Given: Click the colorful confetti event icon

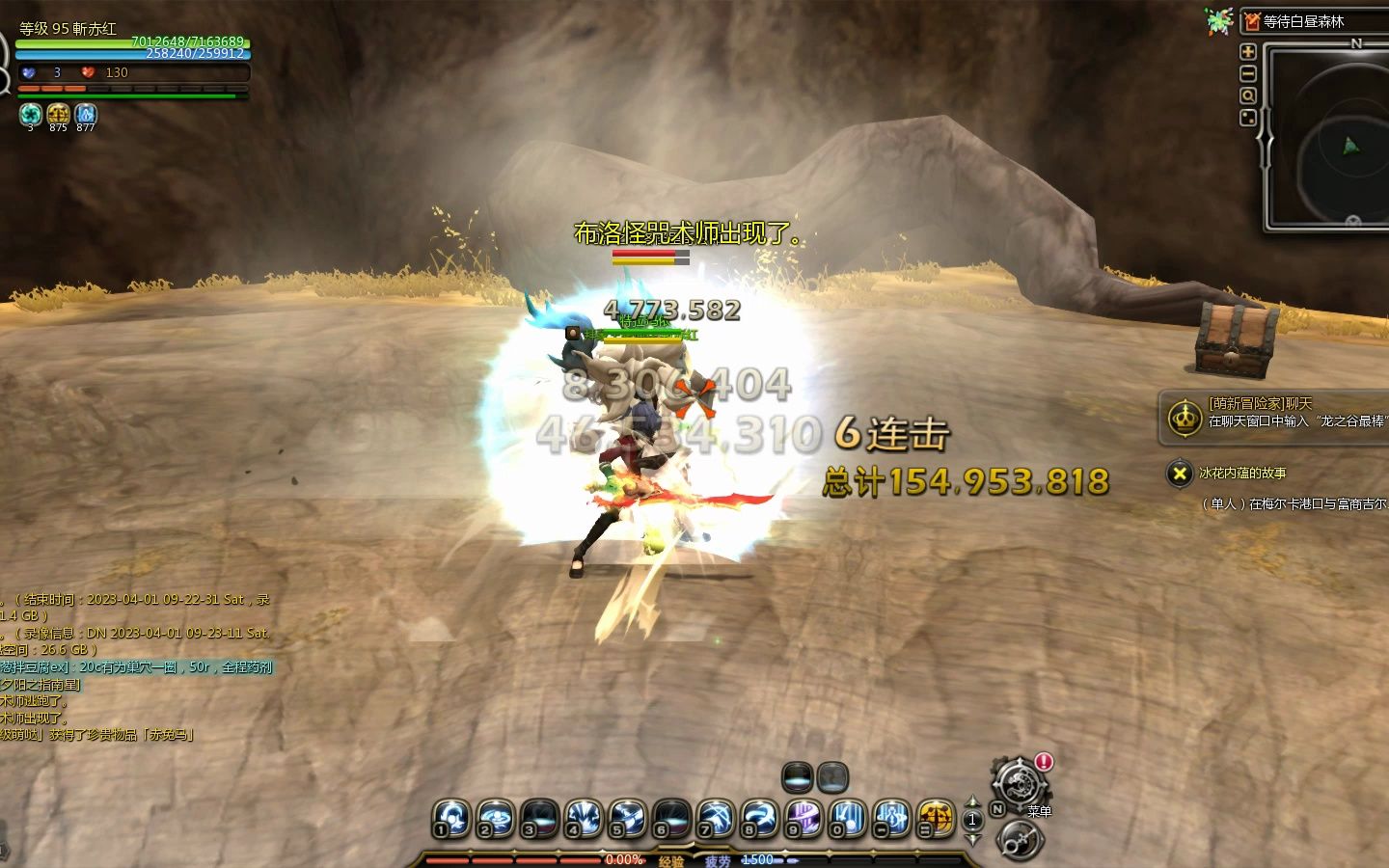Looking at the screenshot, I should (1218, 21).
